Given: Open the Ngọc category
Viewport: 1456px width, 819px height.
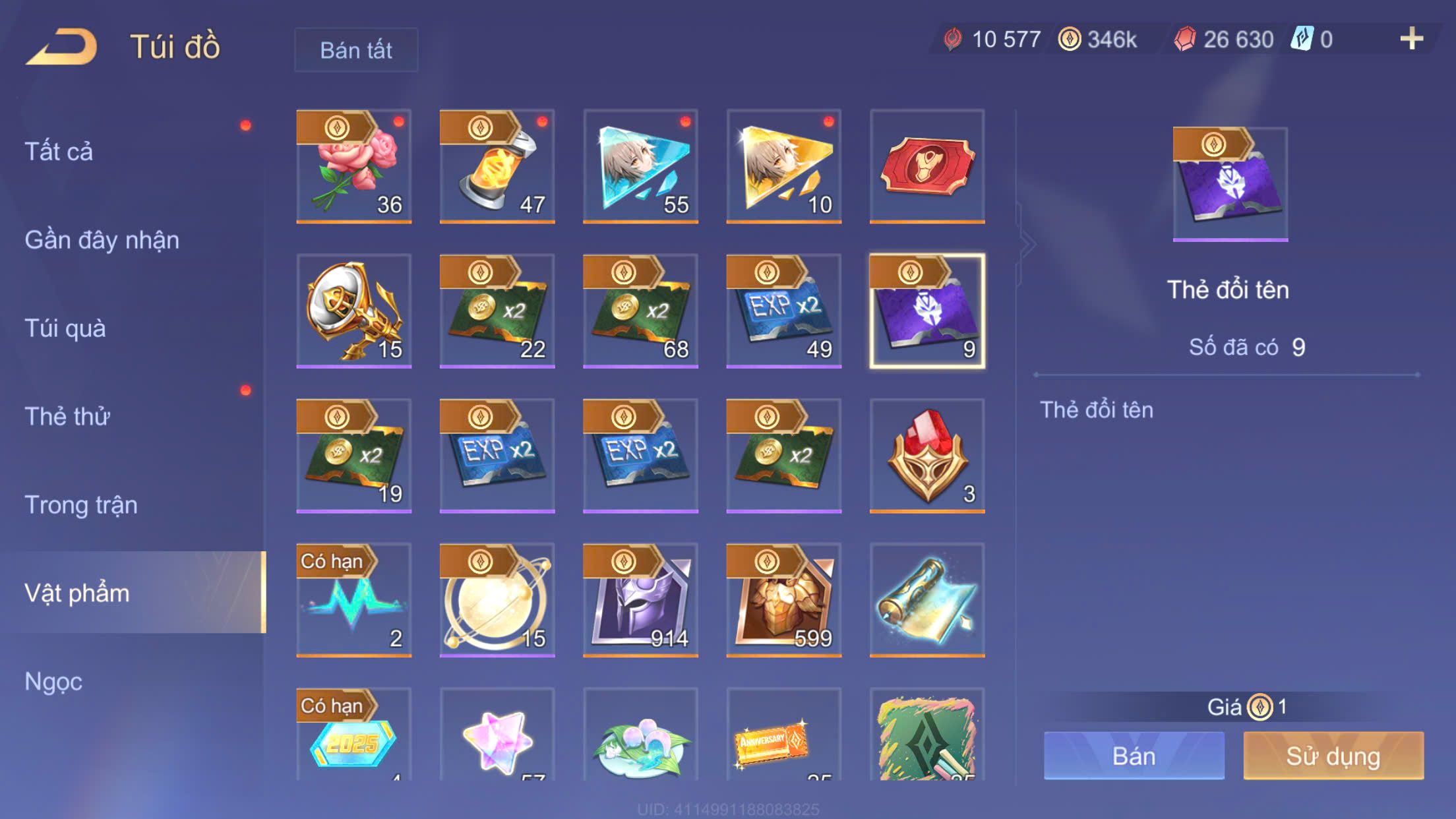Looking at the screenshot, I should (x=53, y=682).
